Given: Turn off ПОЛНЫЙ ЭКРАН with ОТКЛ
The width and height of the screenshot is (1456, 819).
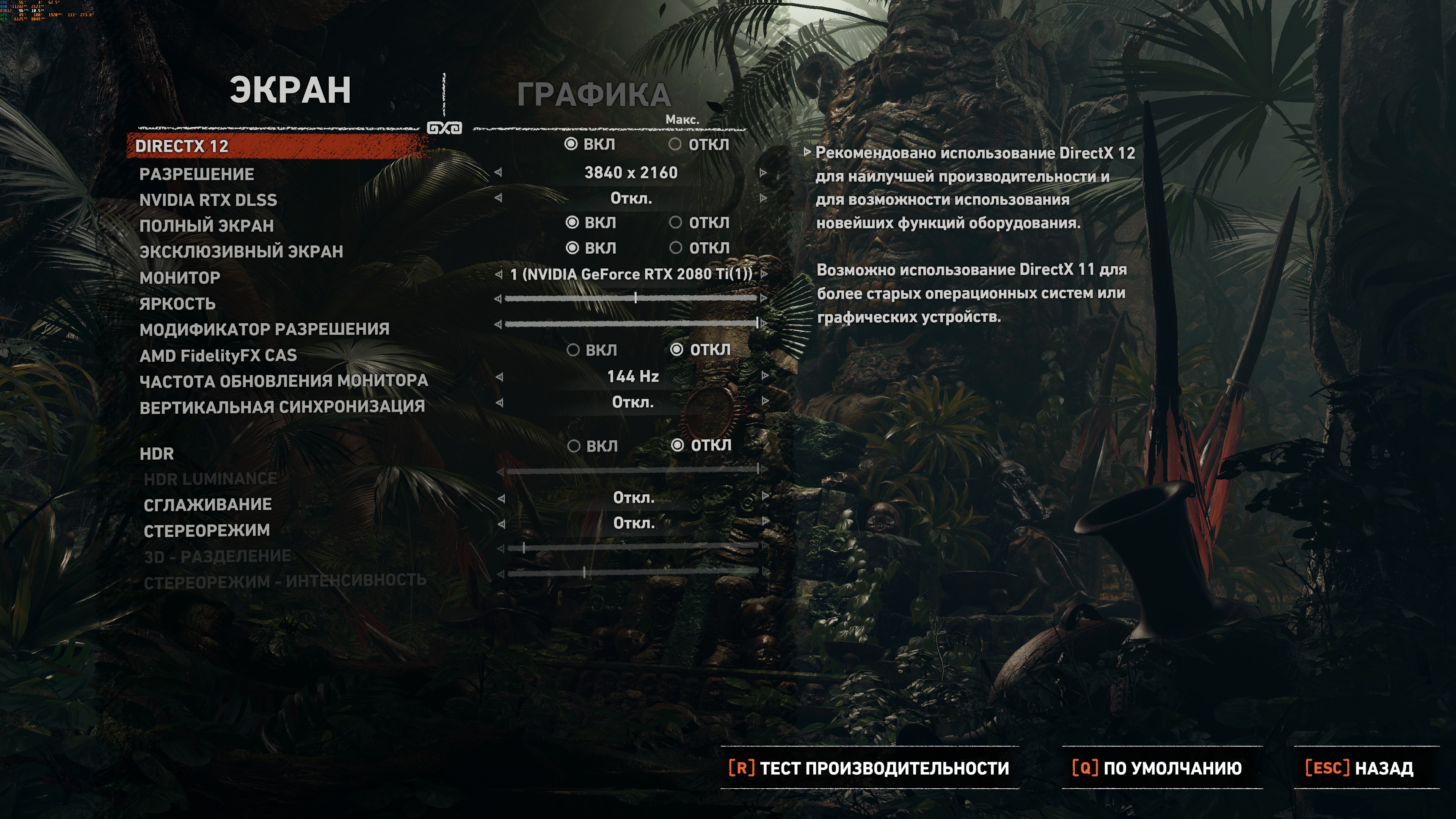Looking at the screenshot, I should click(x=675, y=223).
